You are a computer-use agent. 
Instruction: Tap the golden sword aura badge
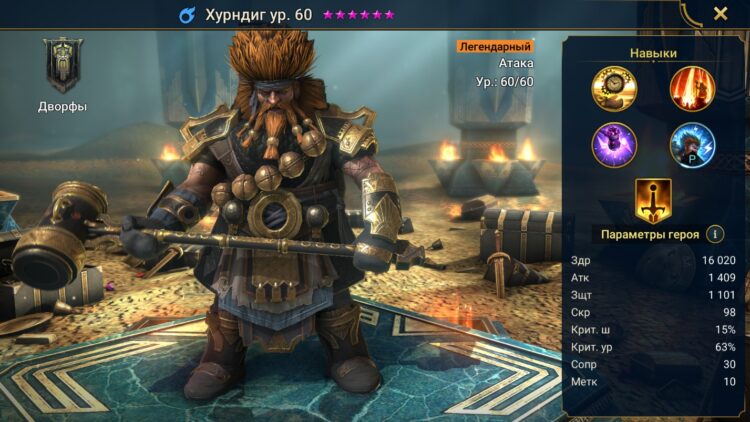pyautogui.click(x=653, y=200)
